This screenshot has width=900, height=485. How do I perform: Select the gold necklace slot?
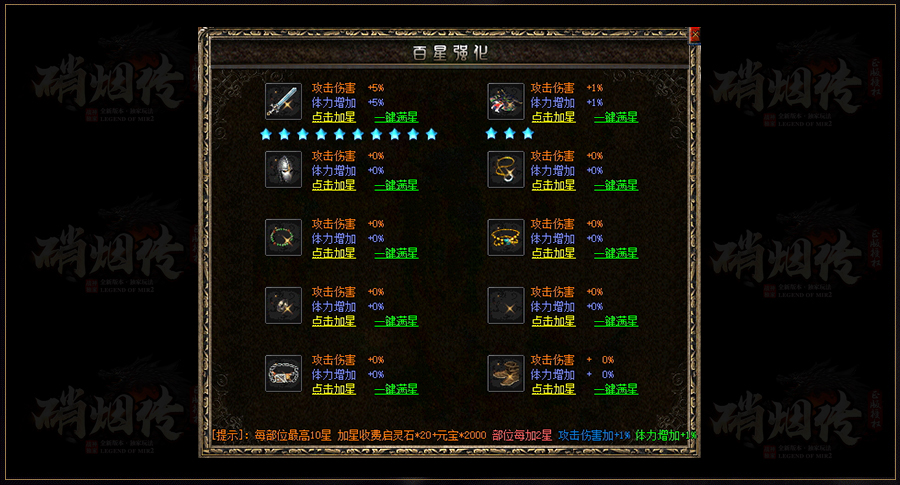coord(506,170)
